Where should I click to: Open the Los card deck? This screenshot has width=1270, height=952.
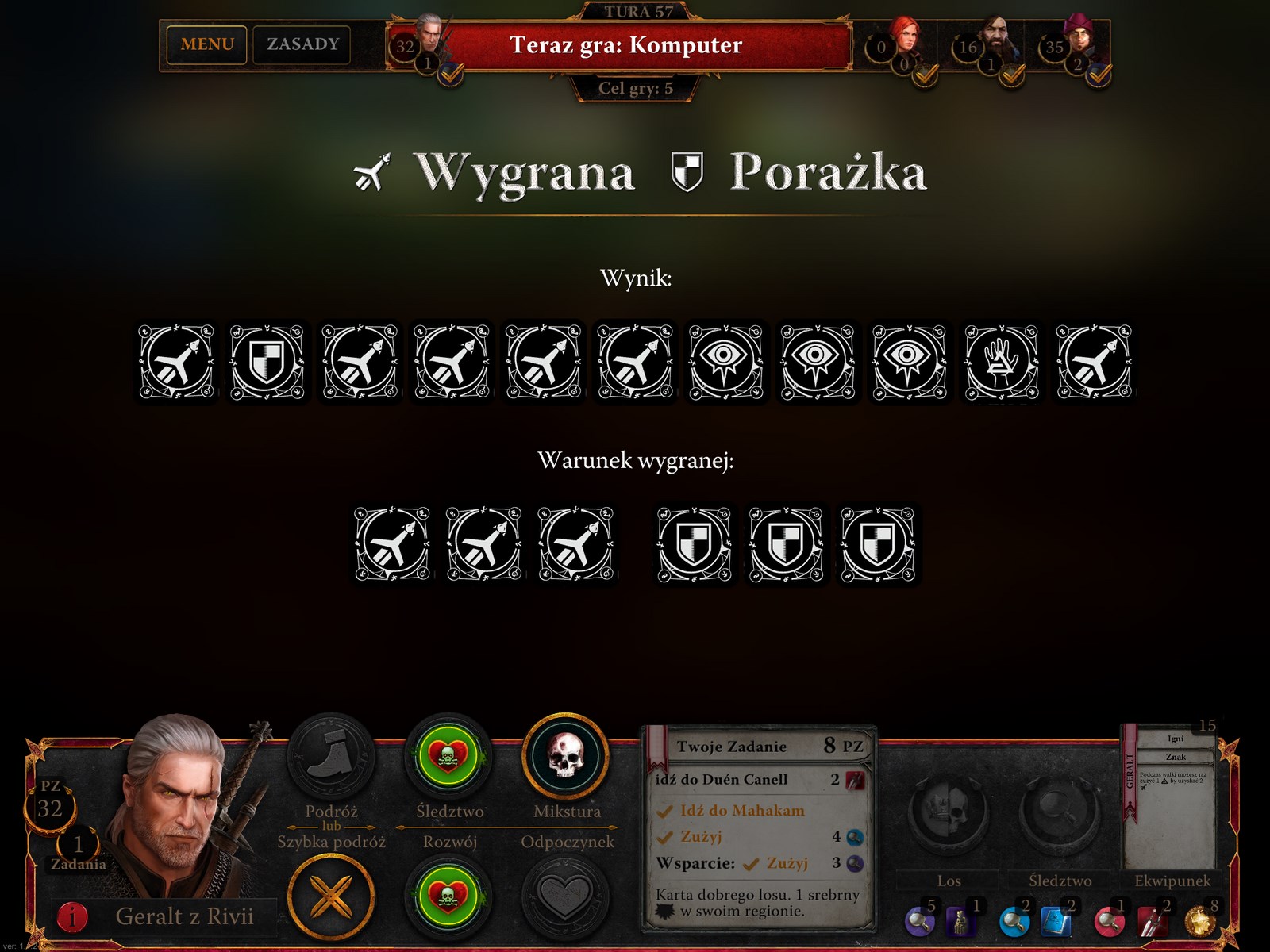(949, 817)
